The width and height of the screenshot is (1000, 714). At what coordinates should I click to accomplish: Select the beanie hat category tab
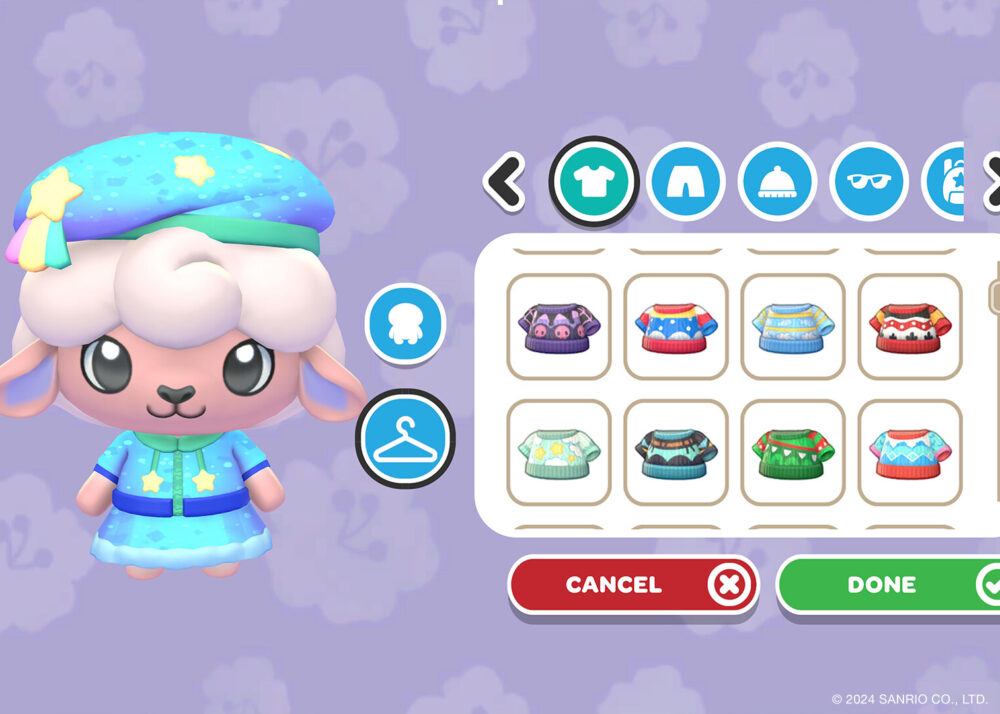pos(777,181)
